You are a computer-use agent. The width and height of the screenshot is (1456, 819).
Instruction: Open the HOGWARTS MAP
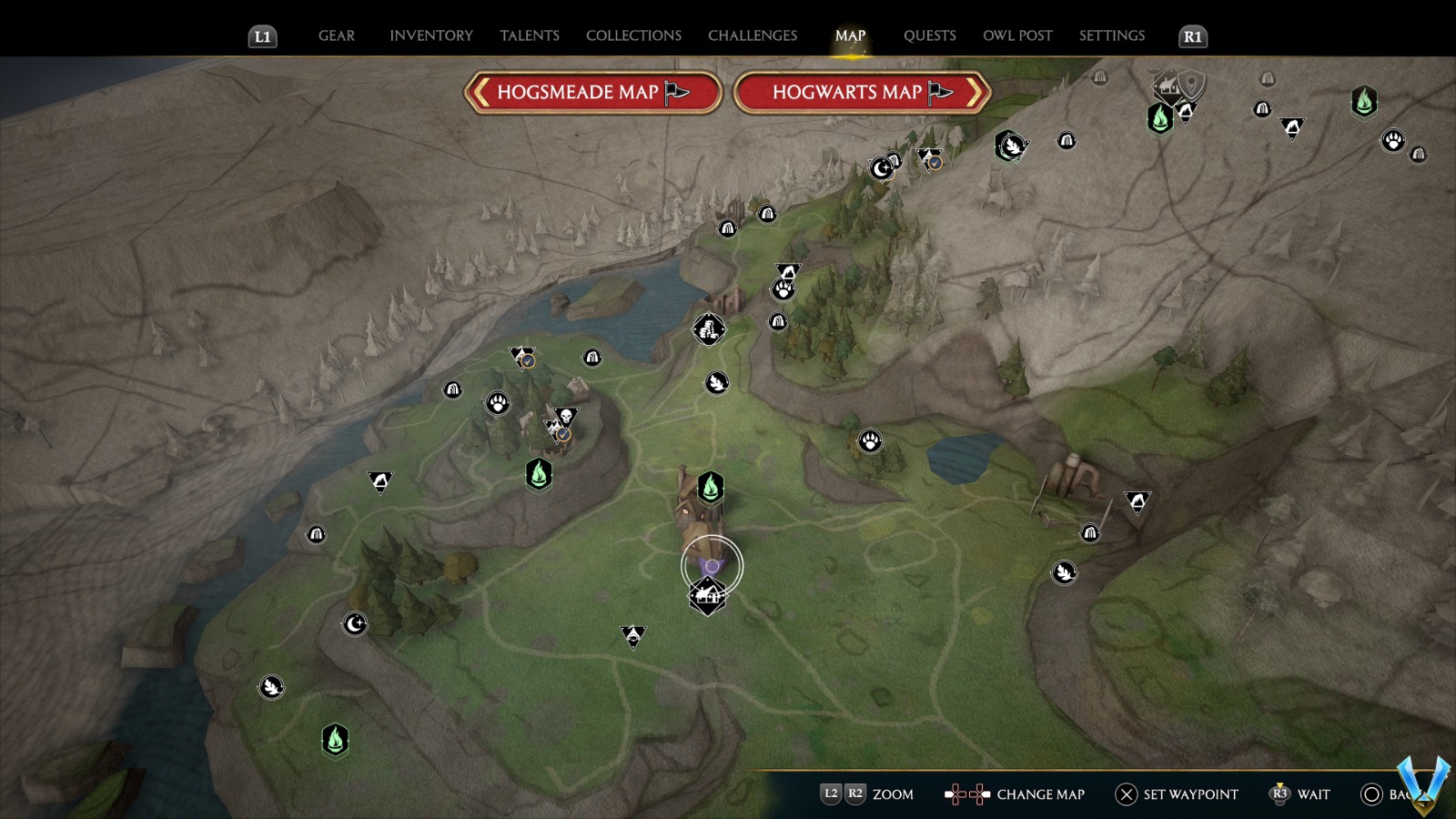click(x=859, y=92)
